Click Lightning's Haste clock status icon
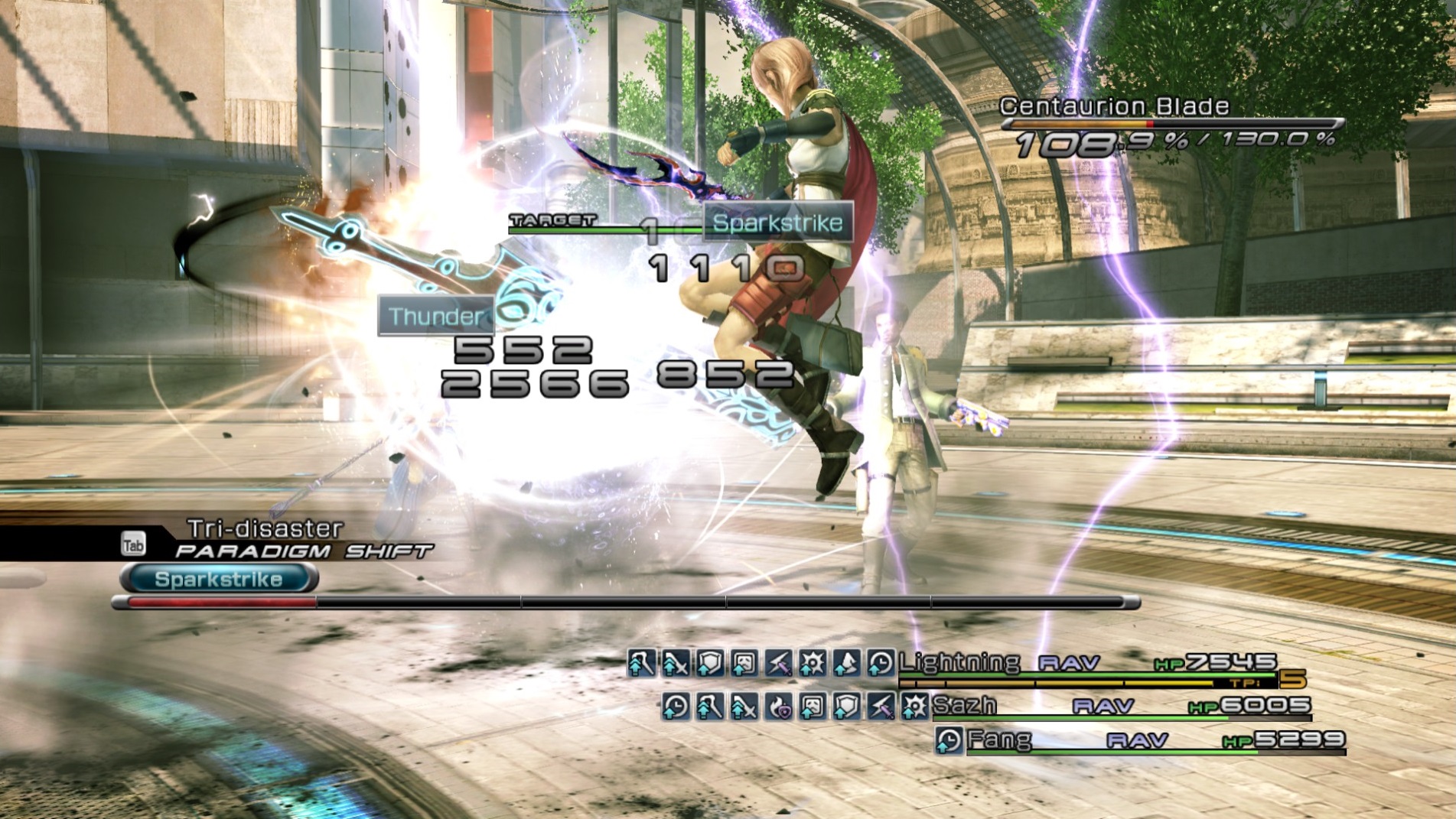 click(x=881, y=663)
